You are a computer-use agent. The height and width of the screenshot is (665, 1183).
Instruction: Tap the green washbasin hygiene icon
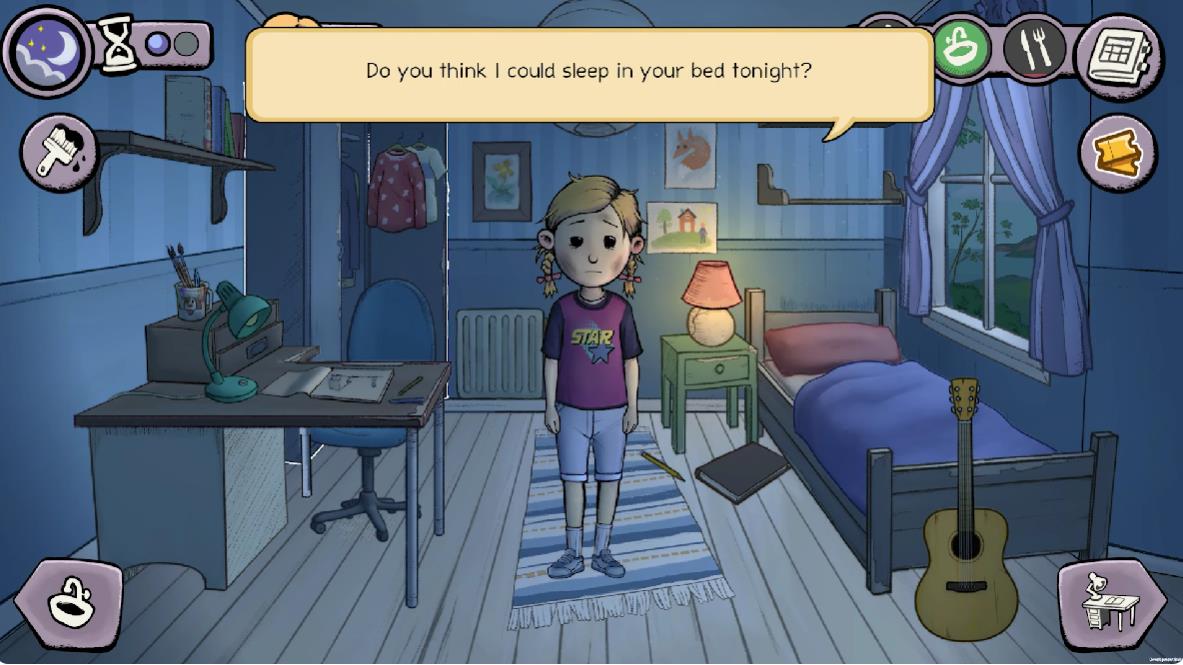point(961,48)
